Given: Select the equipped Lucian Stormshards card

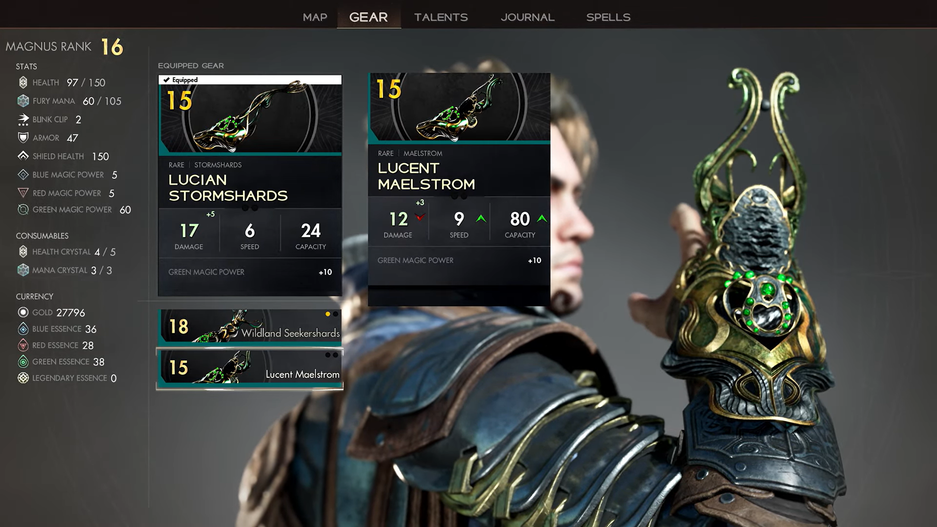Looking at the screenshot, I should tap(250, 186).
